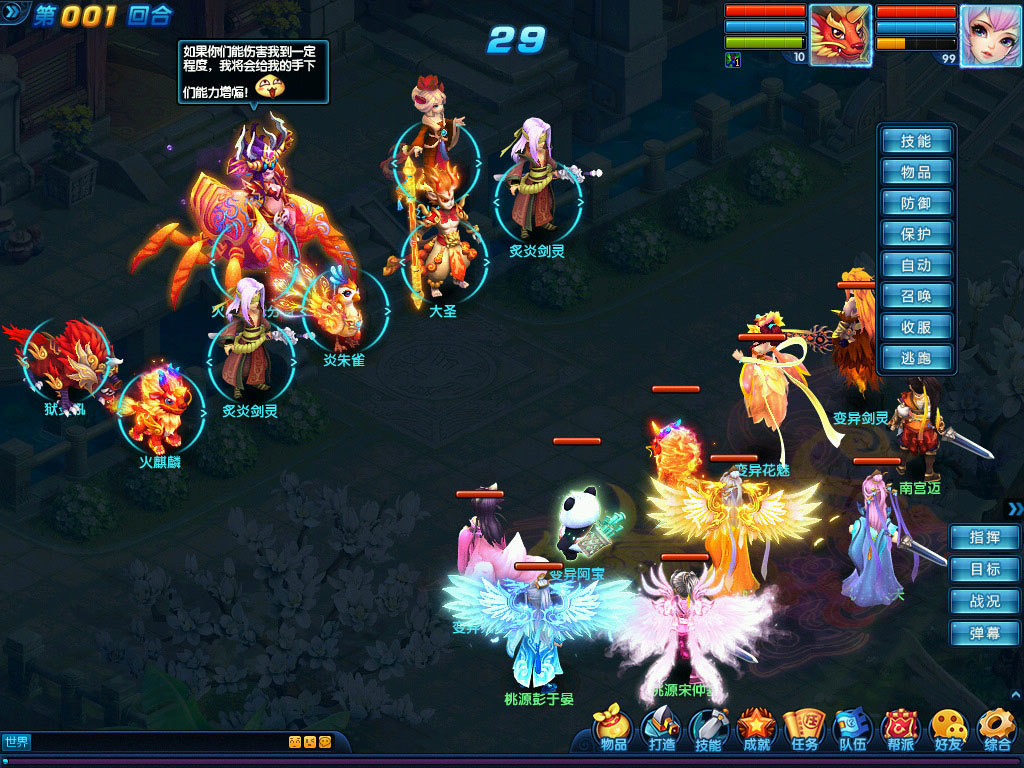The image size is (1024, 768).
Task: Open the 成就 achievements star icon
Action: point(757,730)
